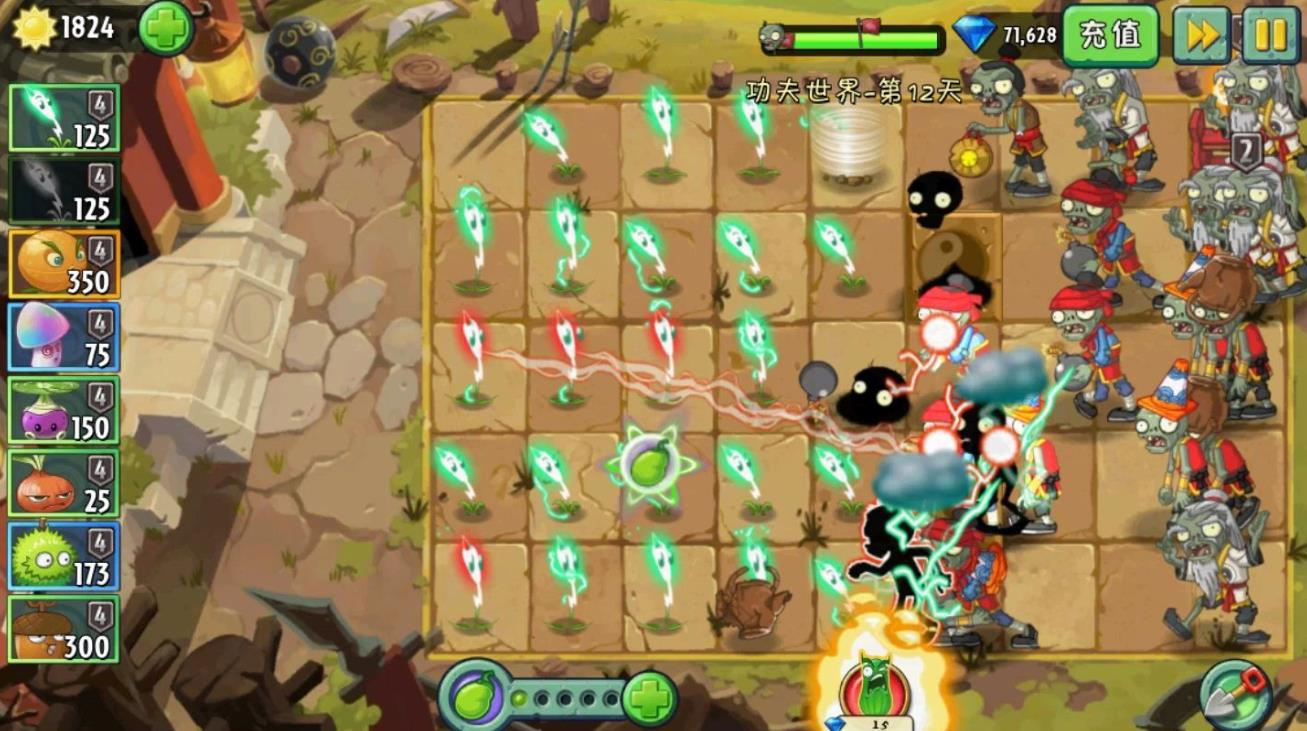Select the 125-sun lightning reed seed packet

click(x=64, y=118)
